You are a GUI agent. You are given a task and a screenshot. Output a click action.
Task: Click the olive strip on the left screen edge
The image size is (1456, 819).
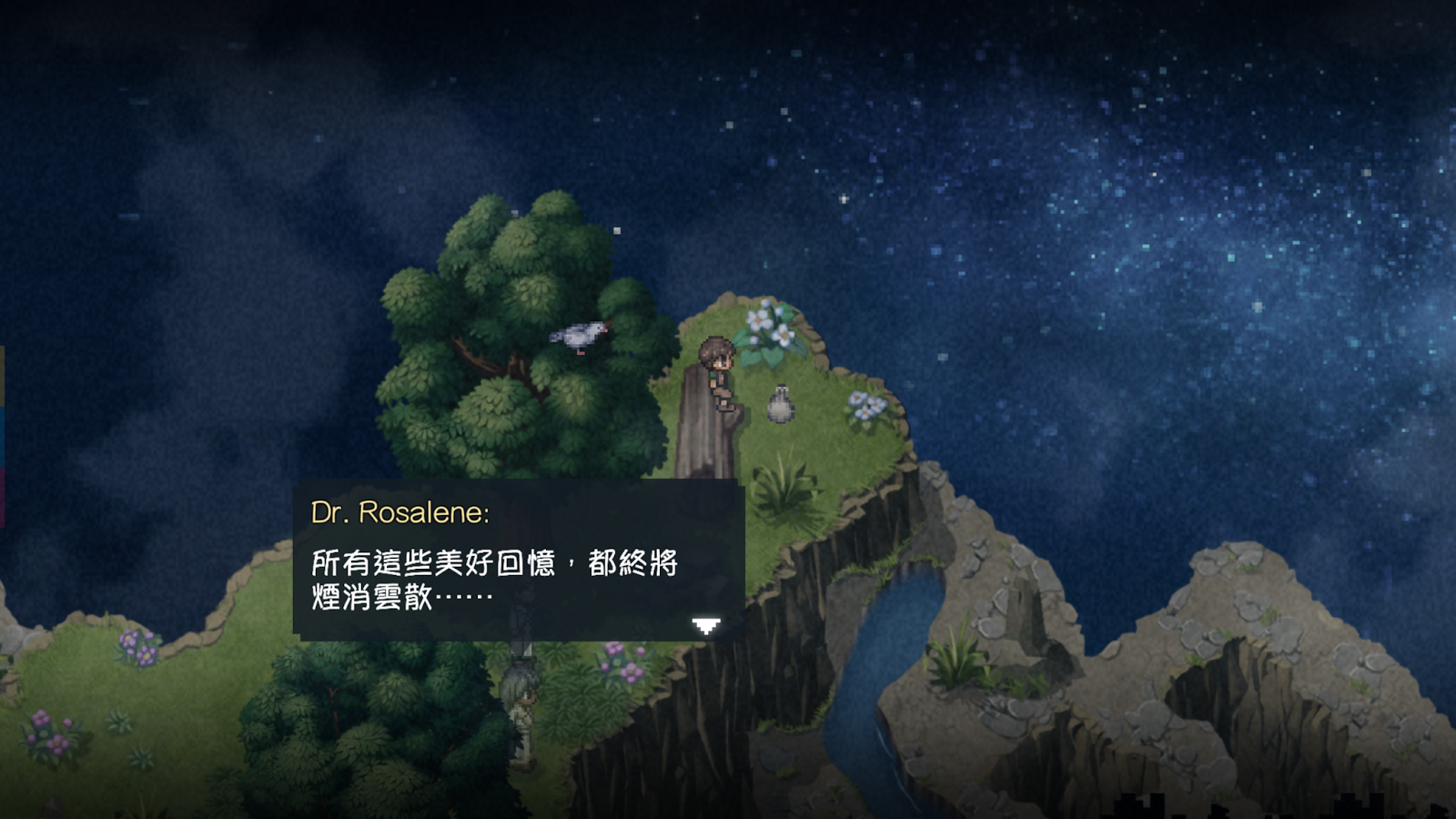tap(3, 373)
